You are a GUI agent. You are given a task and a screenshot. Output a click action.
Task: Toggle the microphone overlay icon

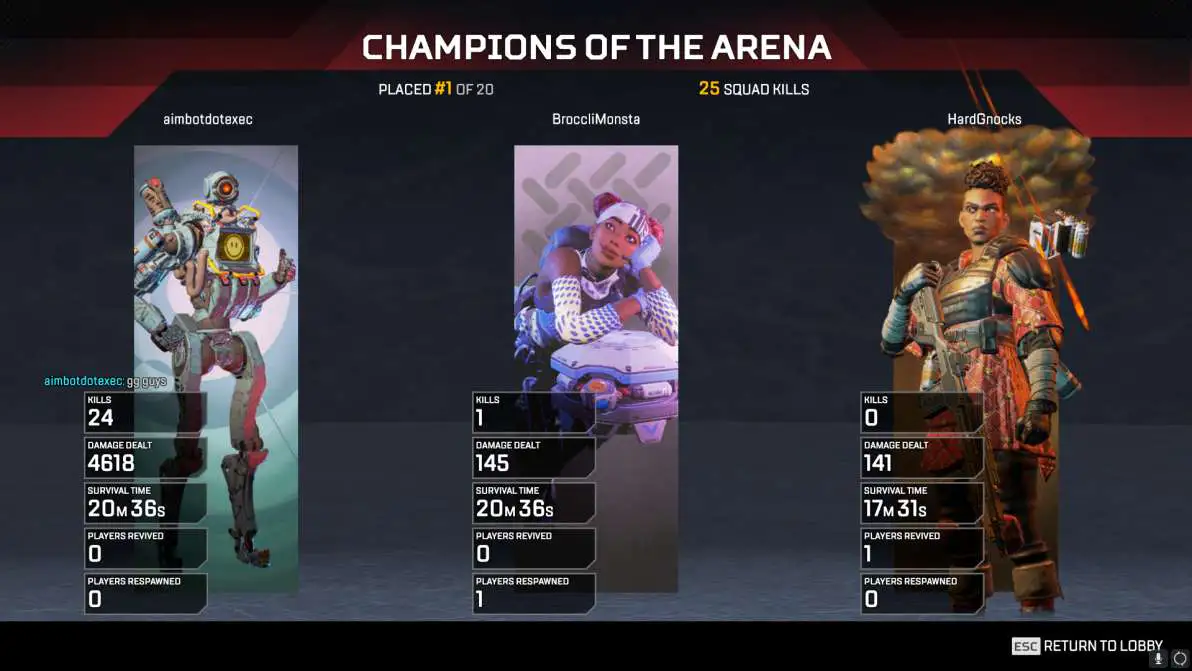1159,659
